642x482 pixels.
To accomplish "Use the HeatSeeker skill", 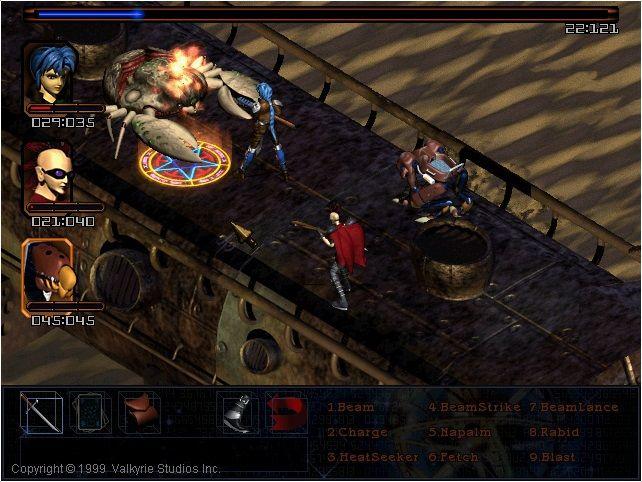I will pyautogui.click(x=366, y=458).
